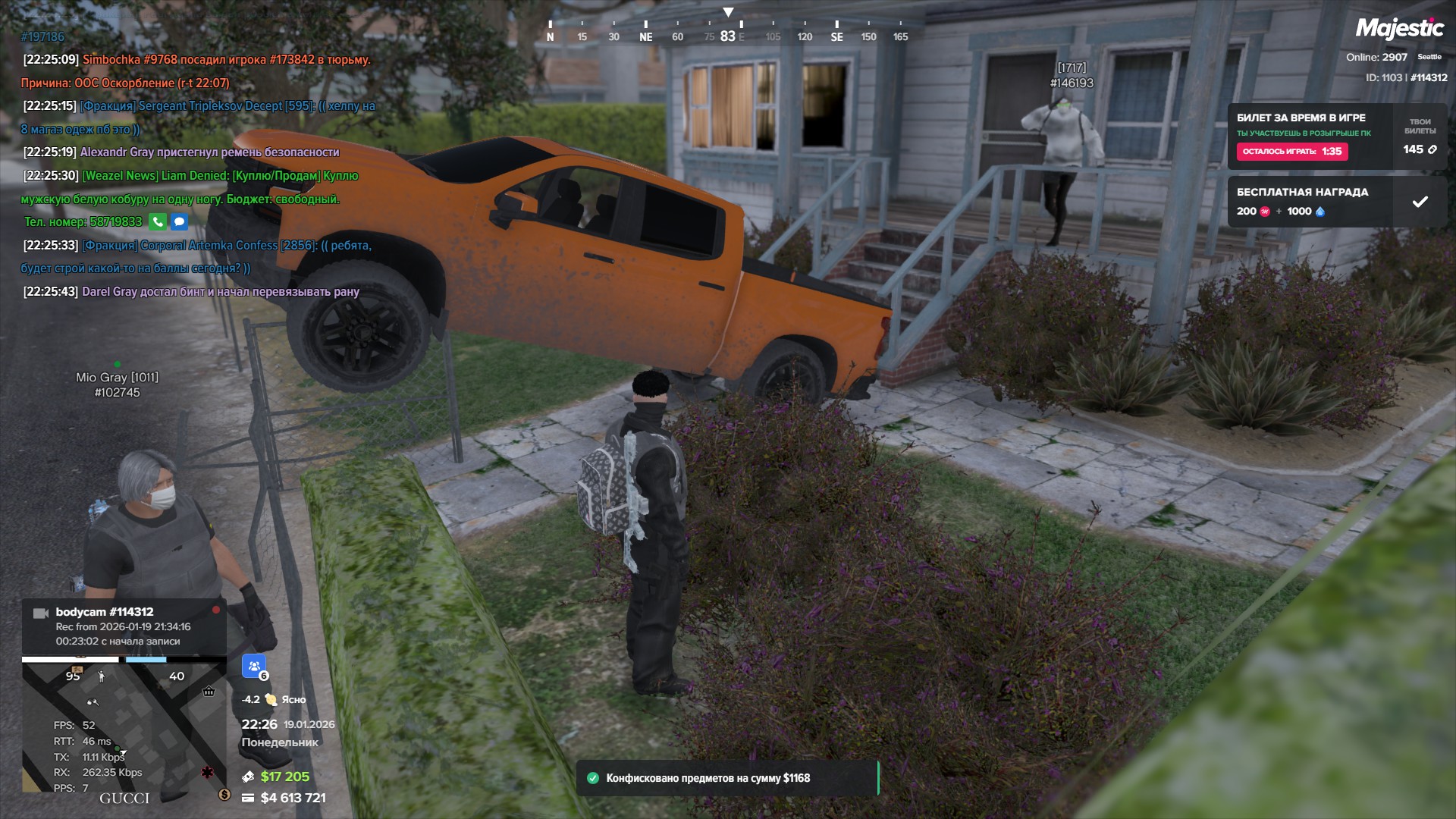The height and width of the screenshot is (819, 1456).
Task: Dismiss the confiscated items notification
Action: pos(726,778)
